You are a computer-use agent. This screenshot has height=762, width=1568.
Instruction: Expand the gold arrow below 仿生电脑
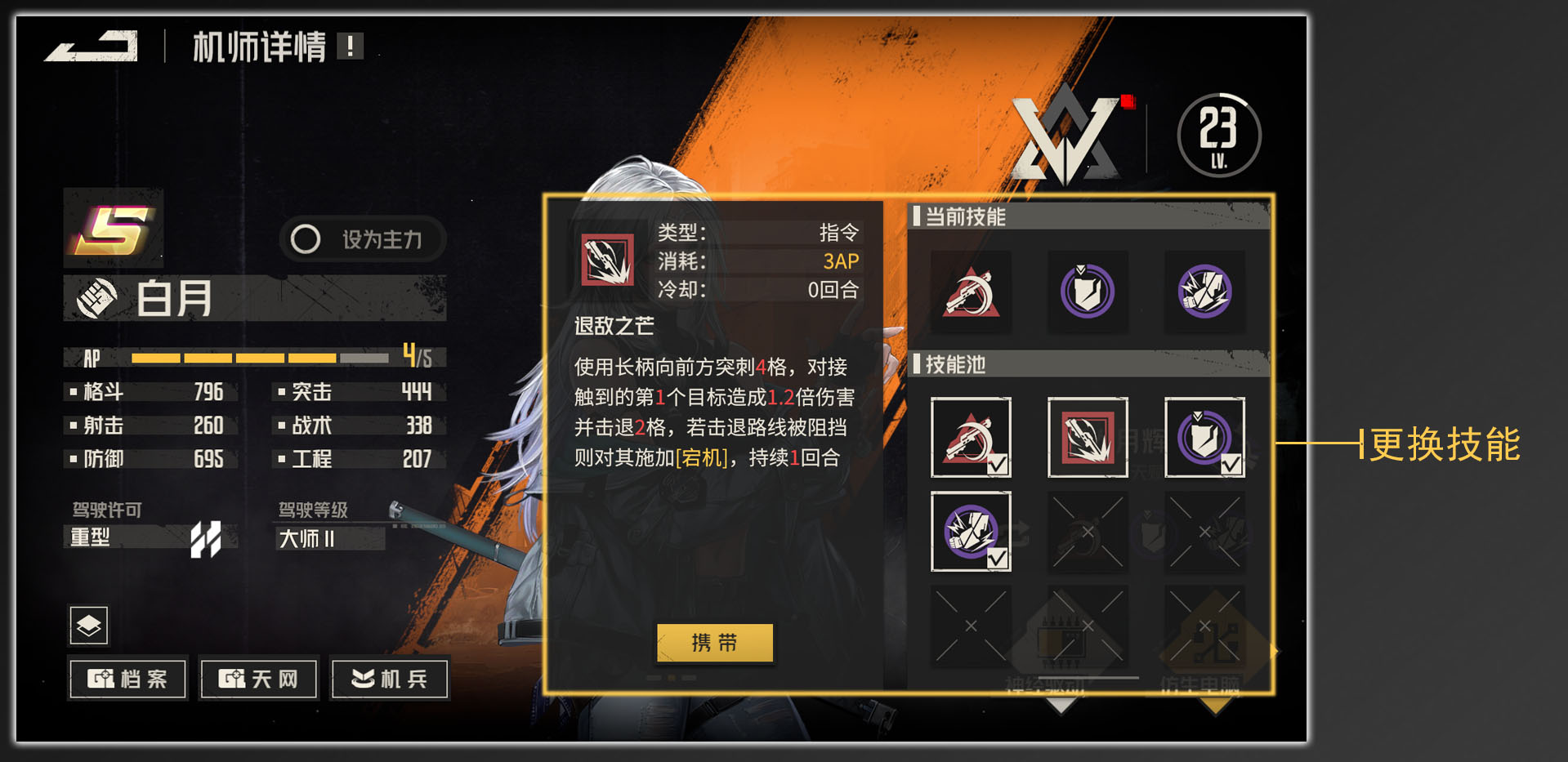1215,706
